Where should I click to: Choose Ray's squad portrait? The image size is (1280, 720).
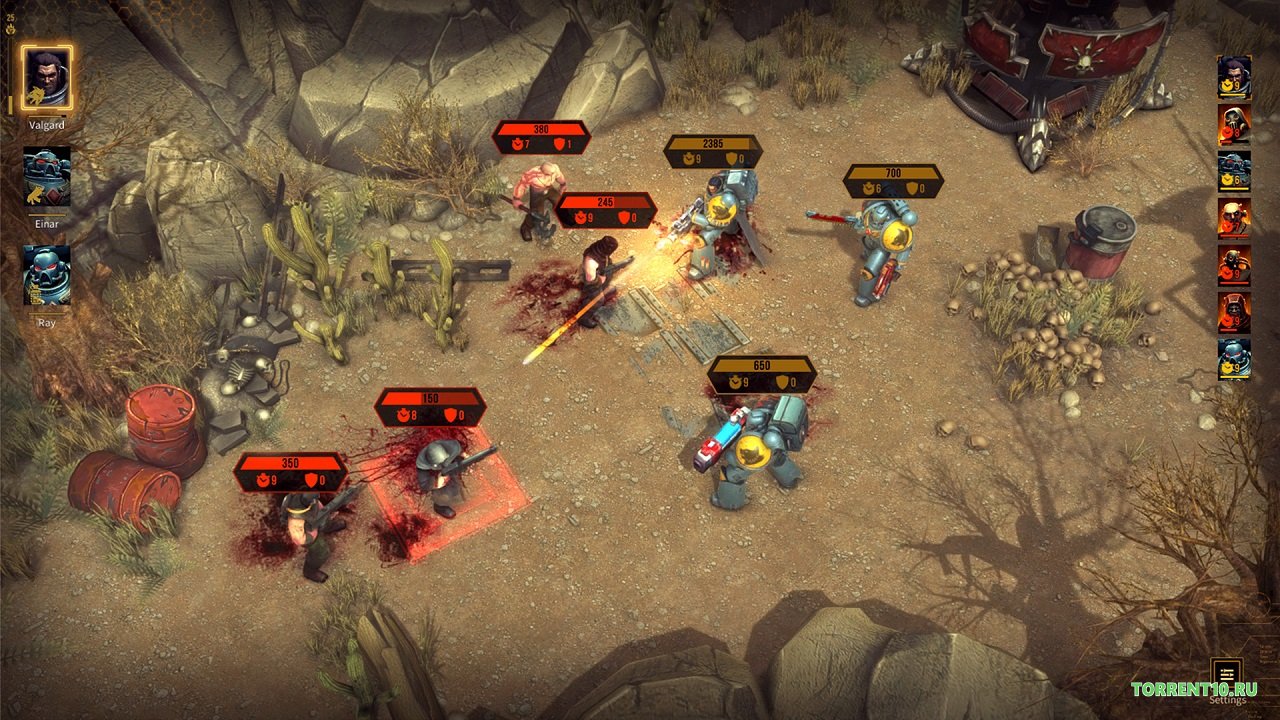47,275
